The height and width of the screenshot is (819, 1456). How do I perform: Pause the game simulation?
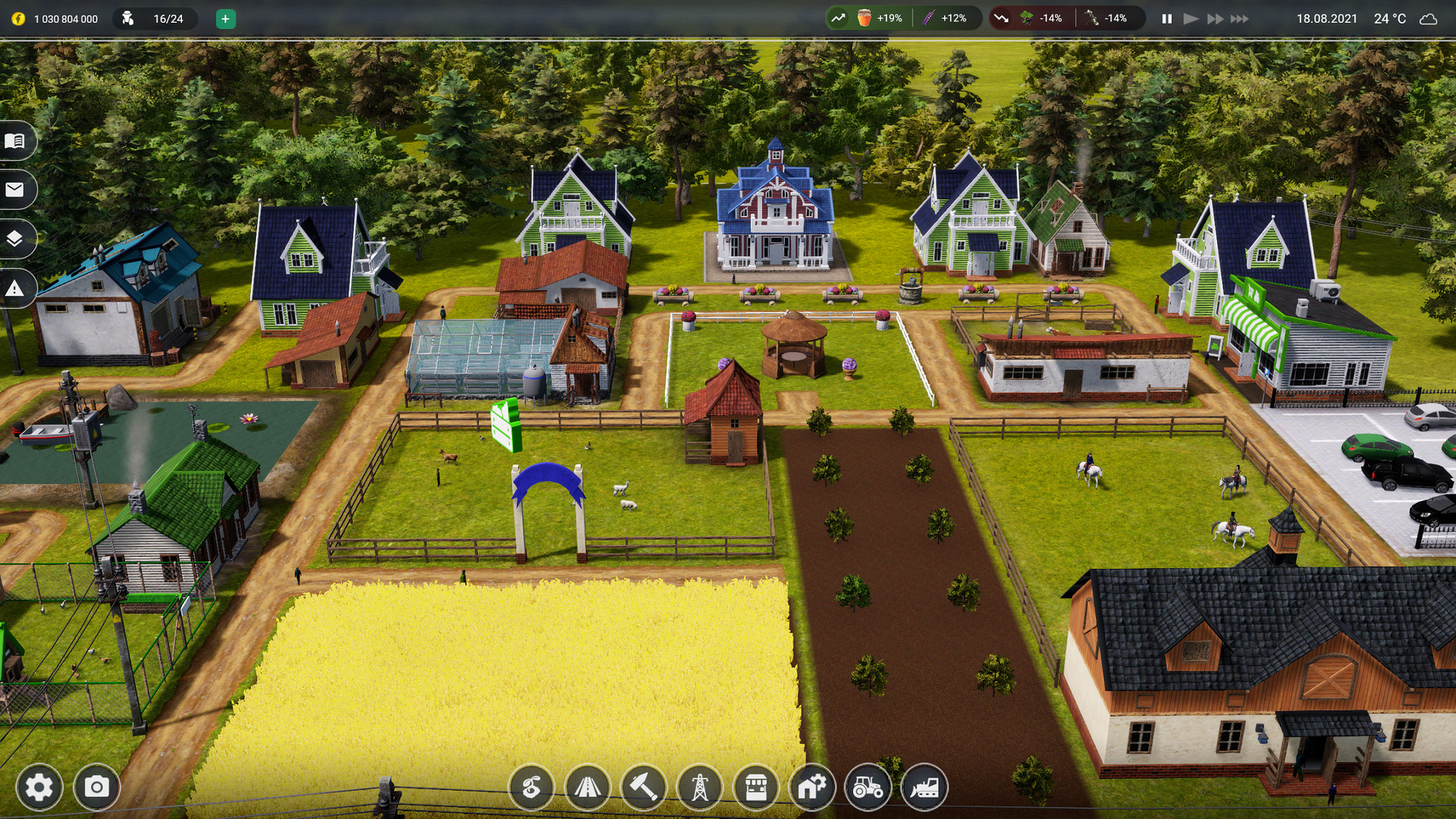coord(1166,17)
